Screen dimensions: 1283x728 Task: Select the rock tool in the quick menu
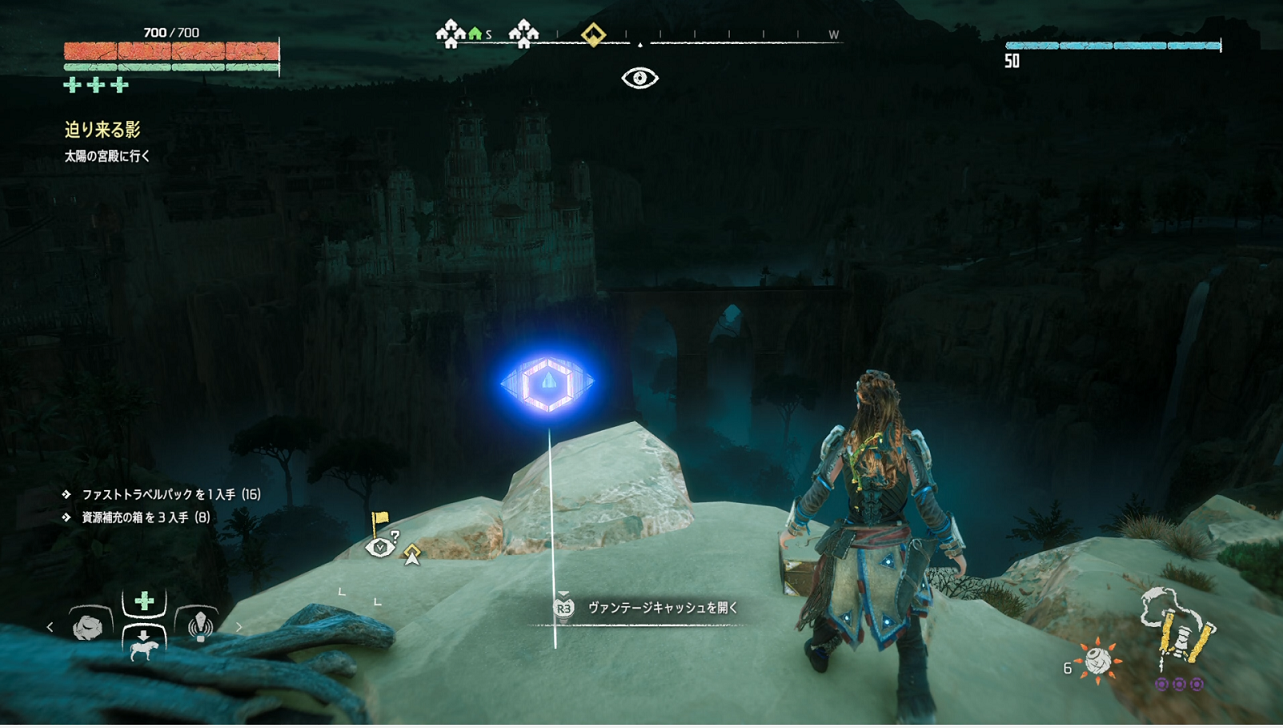89,626
